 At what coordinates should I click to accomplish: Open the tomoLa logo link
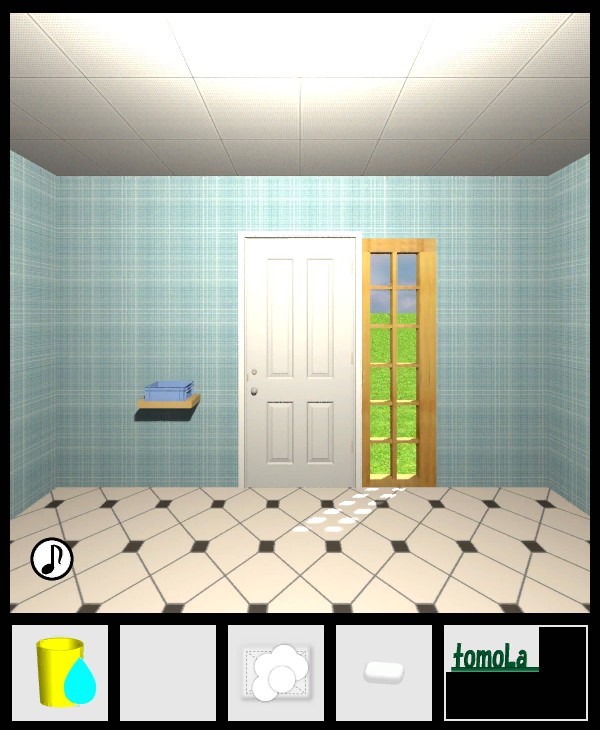(491, 658)
